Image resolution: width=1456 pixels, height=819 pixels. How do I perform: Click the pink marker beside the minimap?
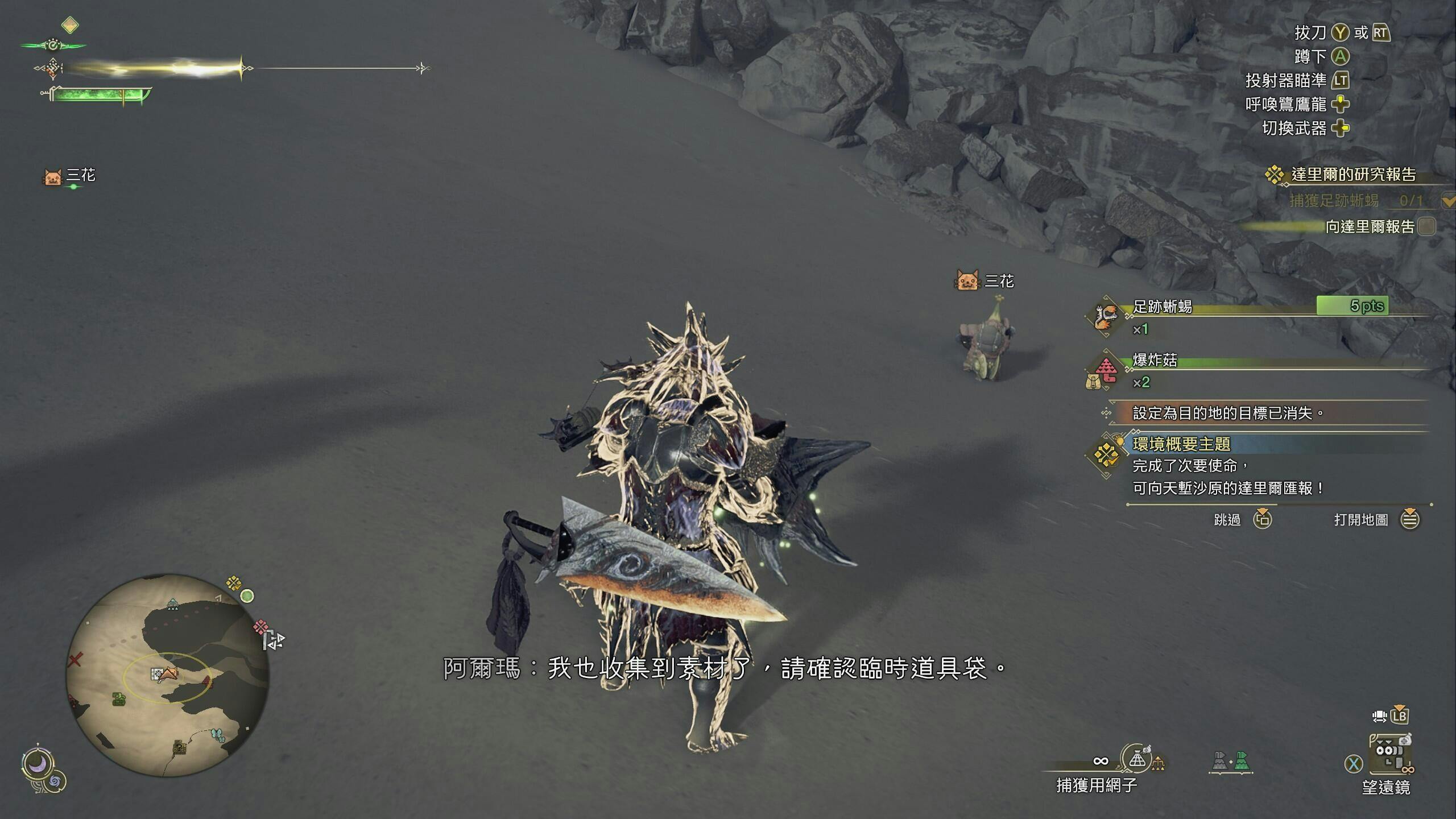tap(261, 627)
